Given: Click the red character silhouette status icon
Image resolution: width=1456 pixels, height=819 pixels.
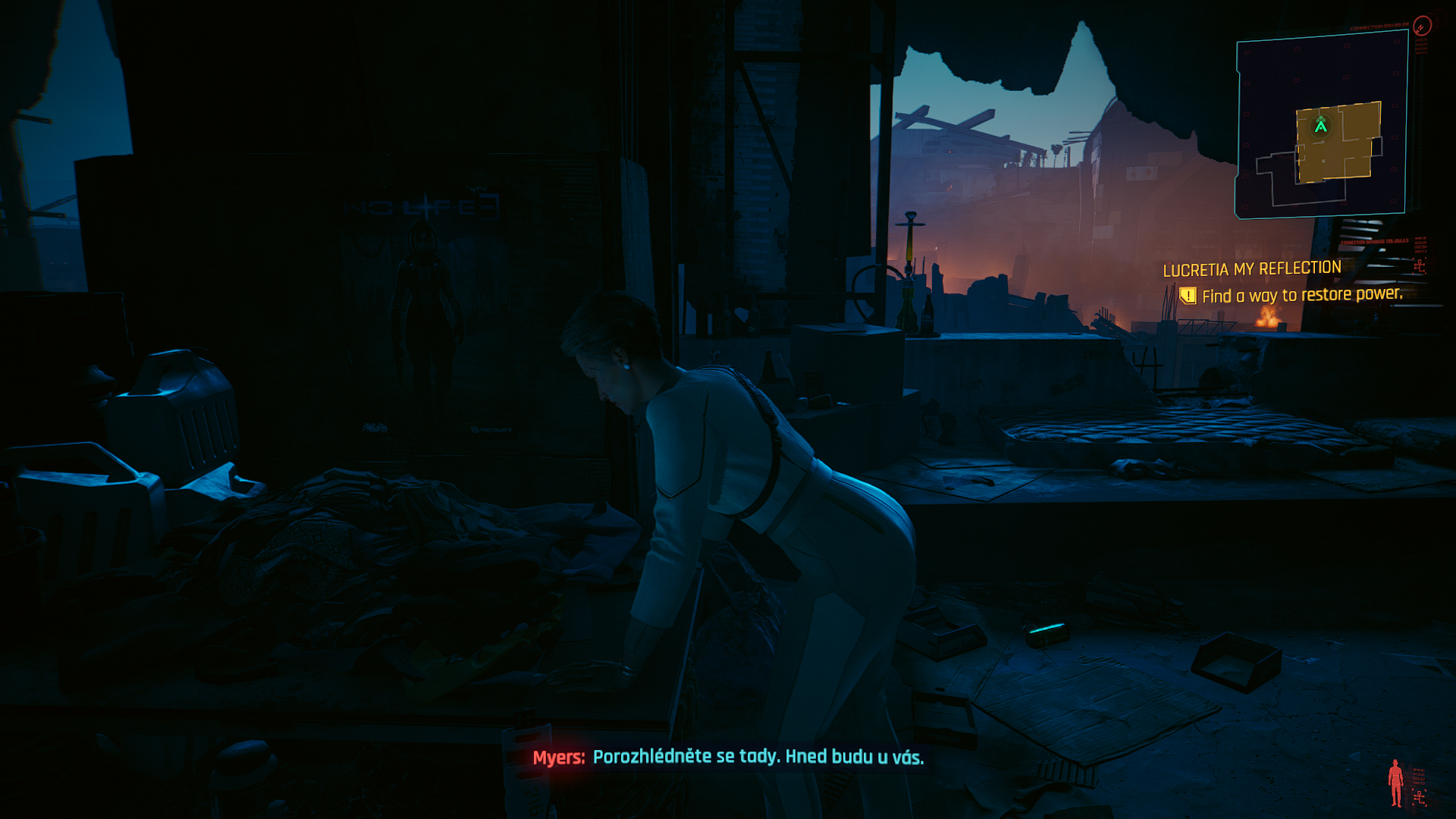Looking at the screenshot, I should pos(1395,783).
